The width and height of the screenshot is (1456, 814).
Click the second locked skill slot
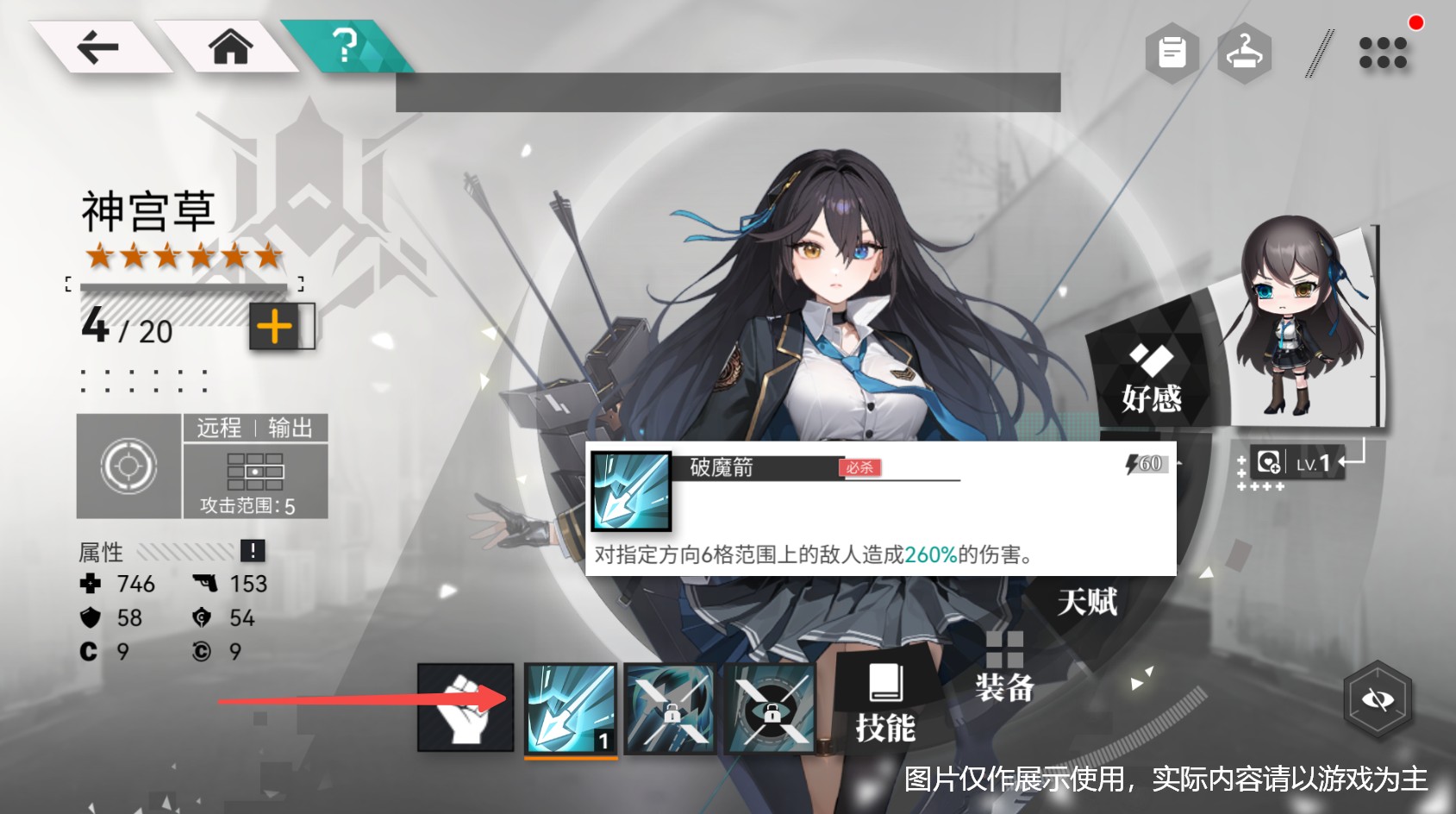772,707
